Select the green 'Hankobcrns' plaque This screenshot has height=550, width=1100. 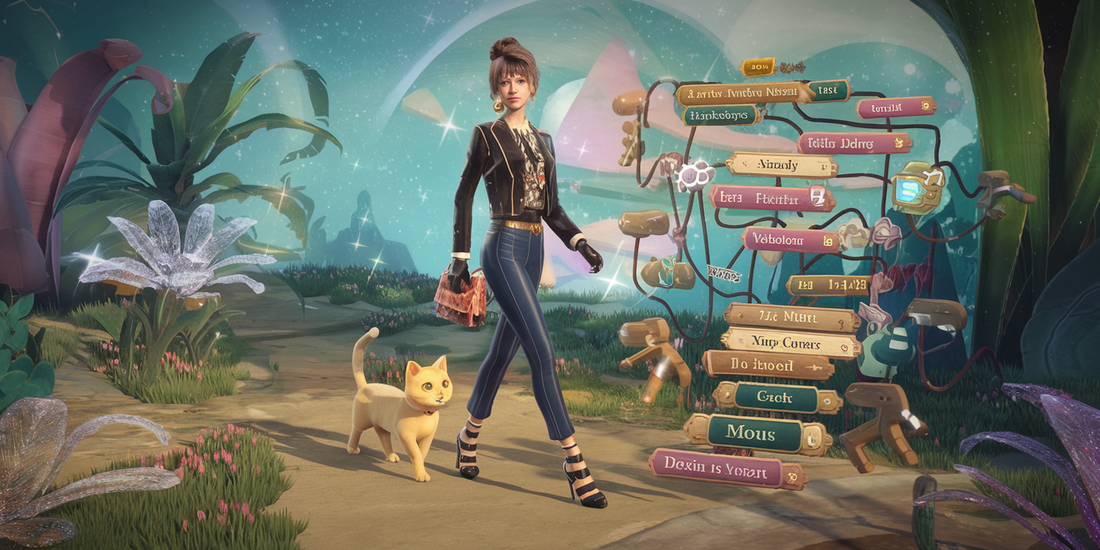(x=730, y=115)
